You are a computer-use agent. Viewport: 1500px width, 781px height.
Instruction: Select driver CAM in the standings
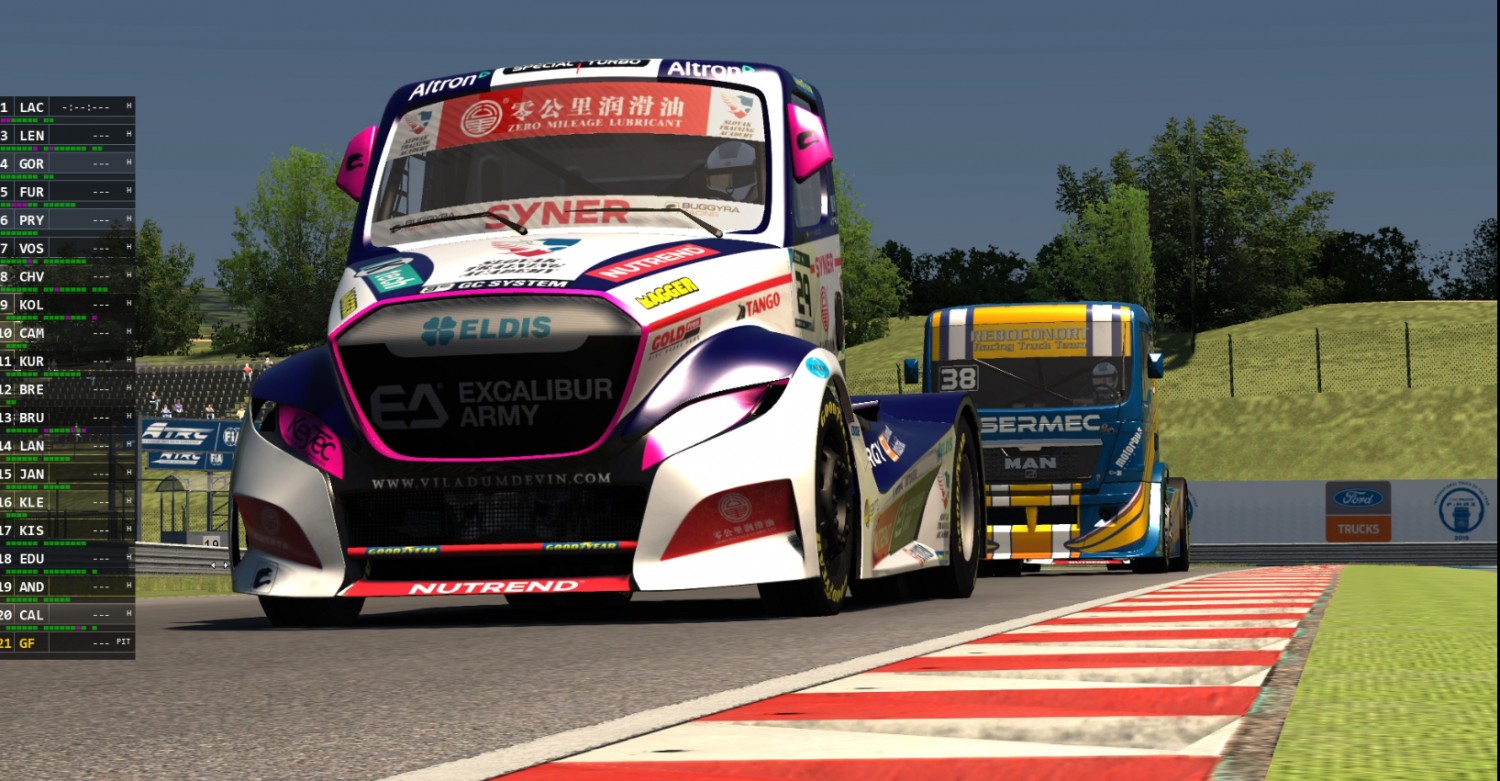coord(66,332)
